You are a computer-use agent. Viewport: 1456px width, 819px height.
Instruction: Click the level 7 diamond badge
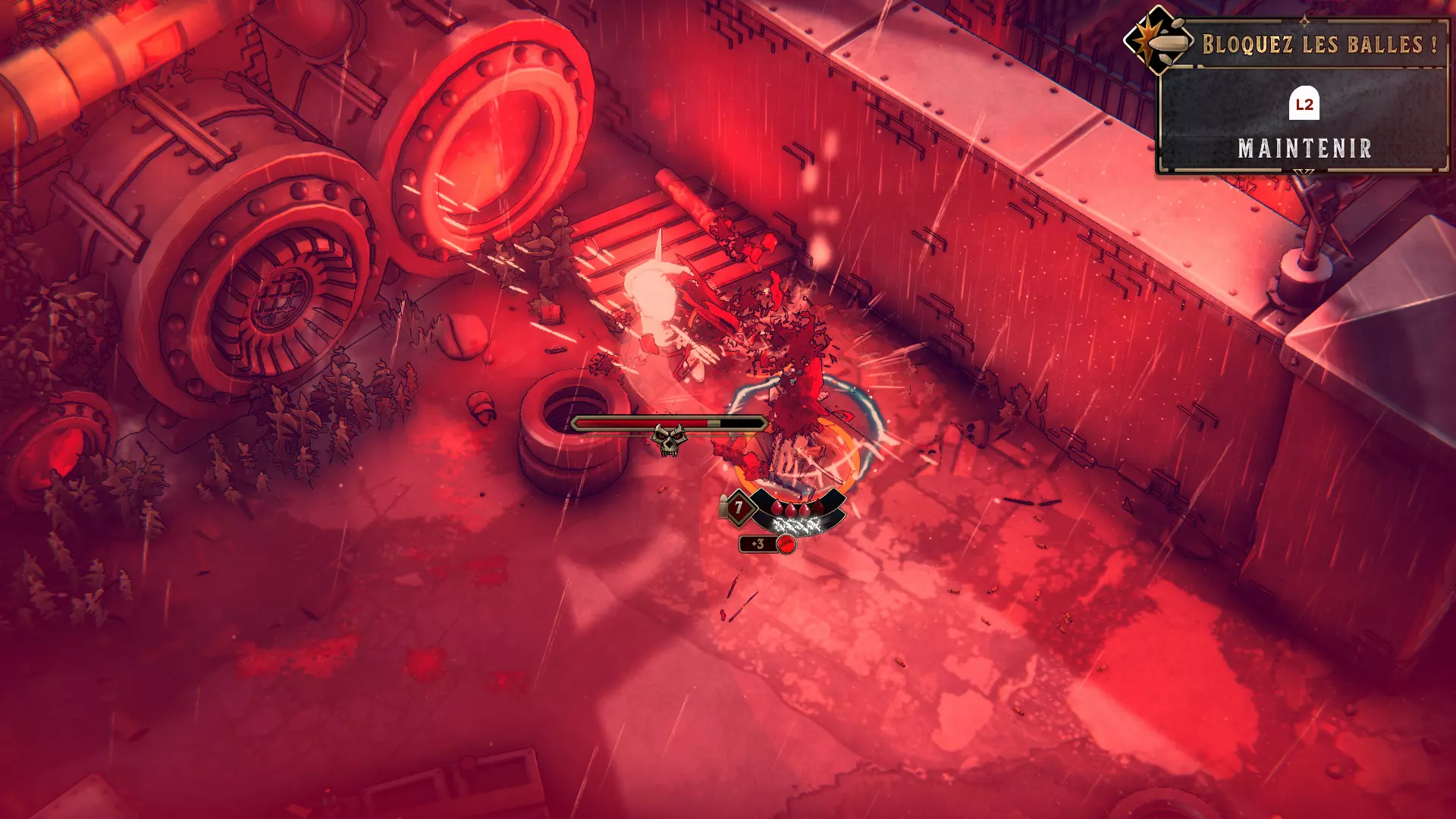(x=739, y=507)
